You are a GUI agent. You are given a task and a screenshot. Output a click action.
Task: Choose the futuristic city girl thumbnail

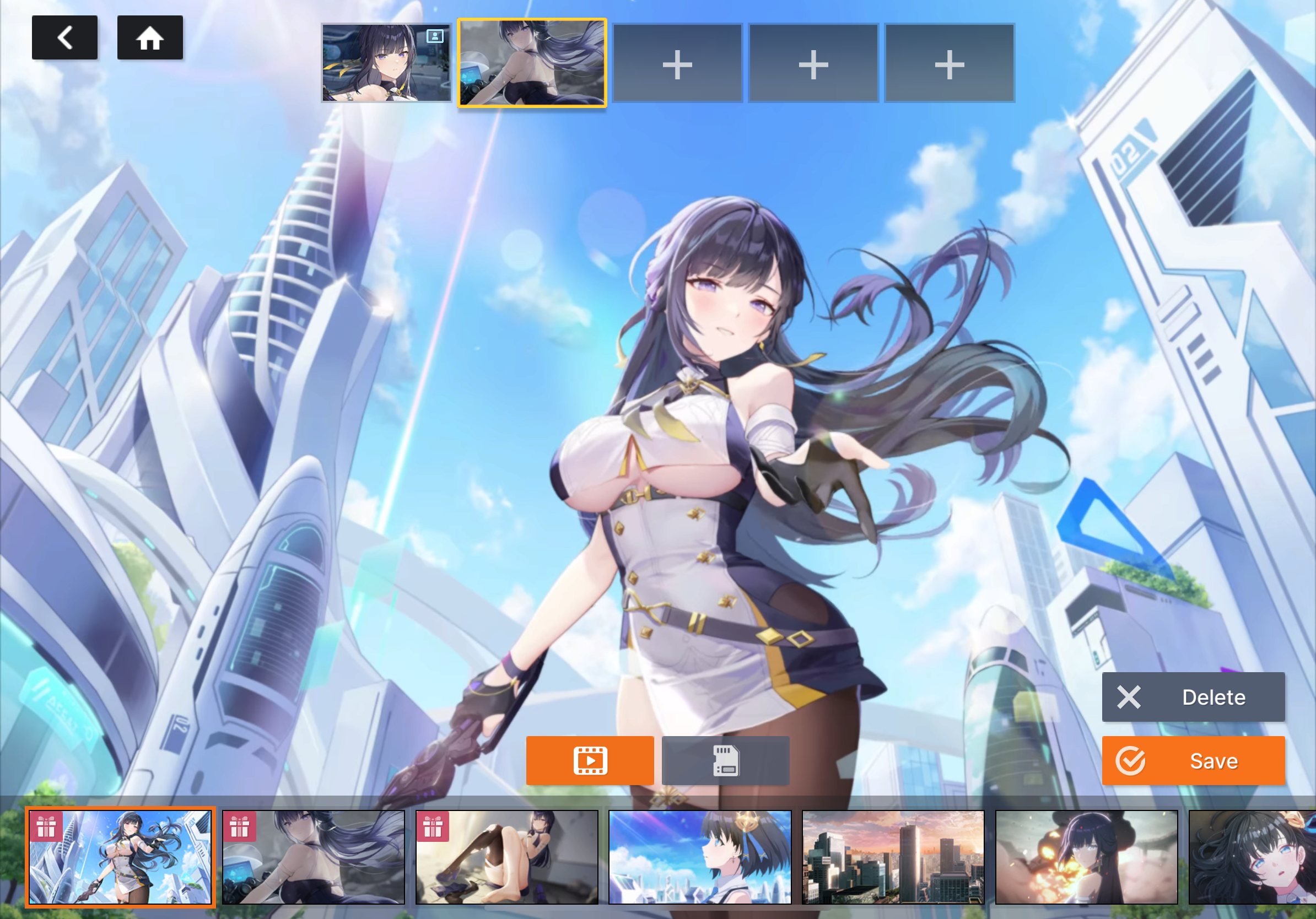[x=120, y=857]
